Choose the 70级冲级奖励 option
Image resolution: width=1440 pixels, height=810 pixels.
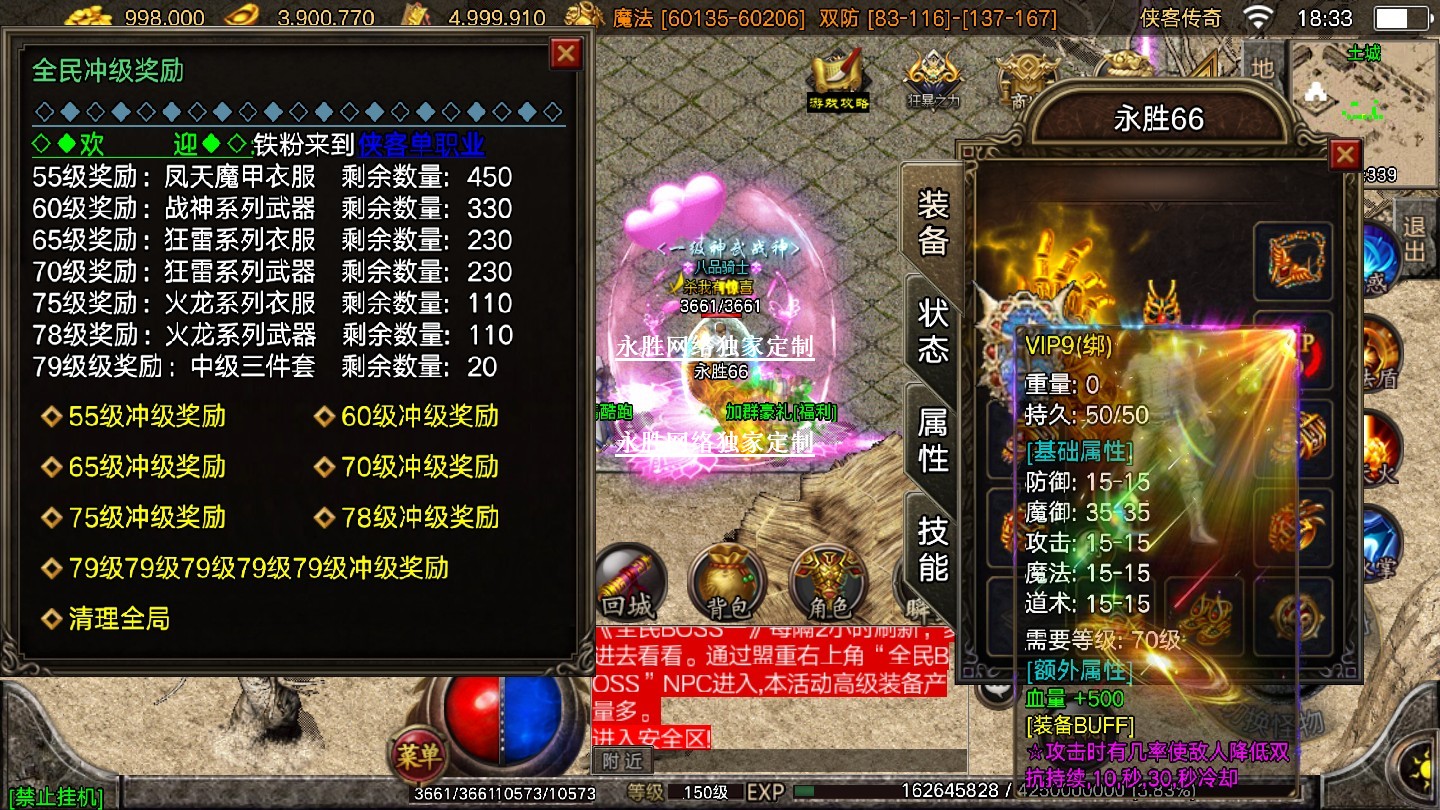click(419, 467)
